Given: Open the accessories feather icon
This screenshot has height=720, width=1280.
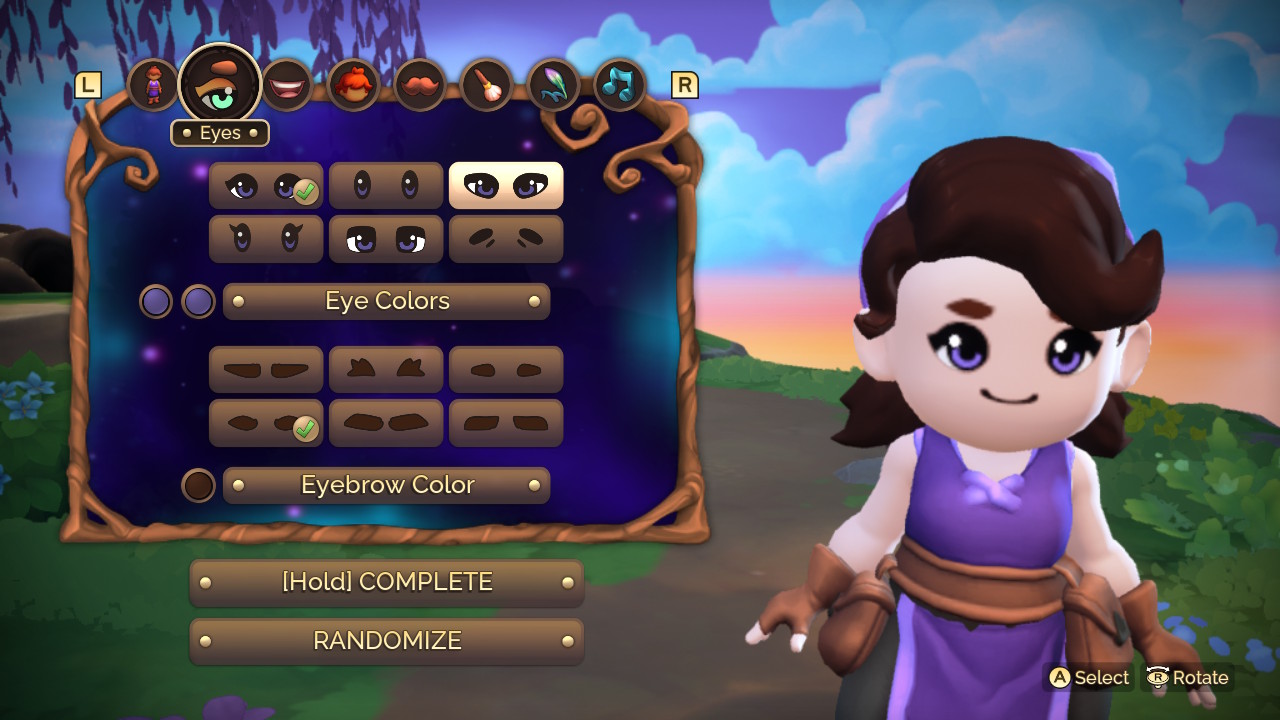Looking at the screenshot, I should coord(554,84).
